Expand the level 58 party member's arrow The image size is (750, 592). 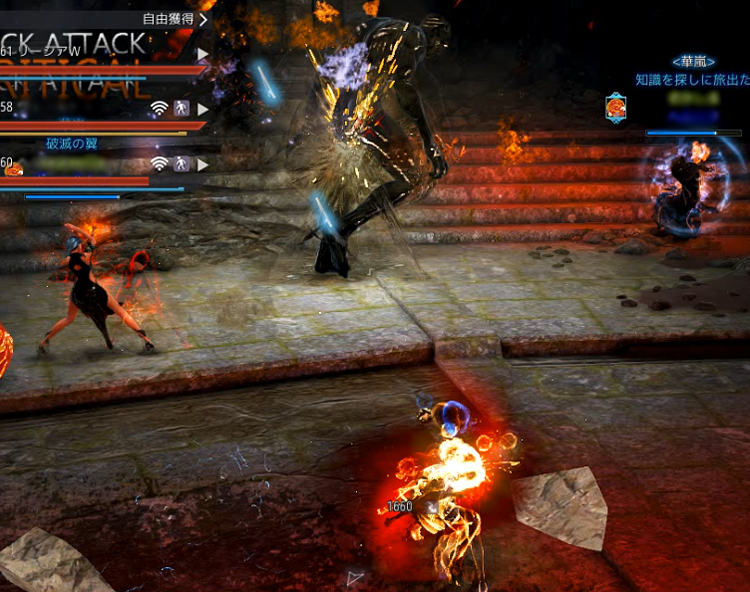(203, 108)
